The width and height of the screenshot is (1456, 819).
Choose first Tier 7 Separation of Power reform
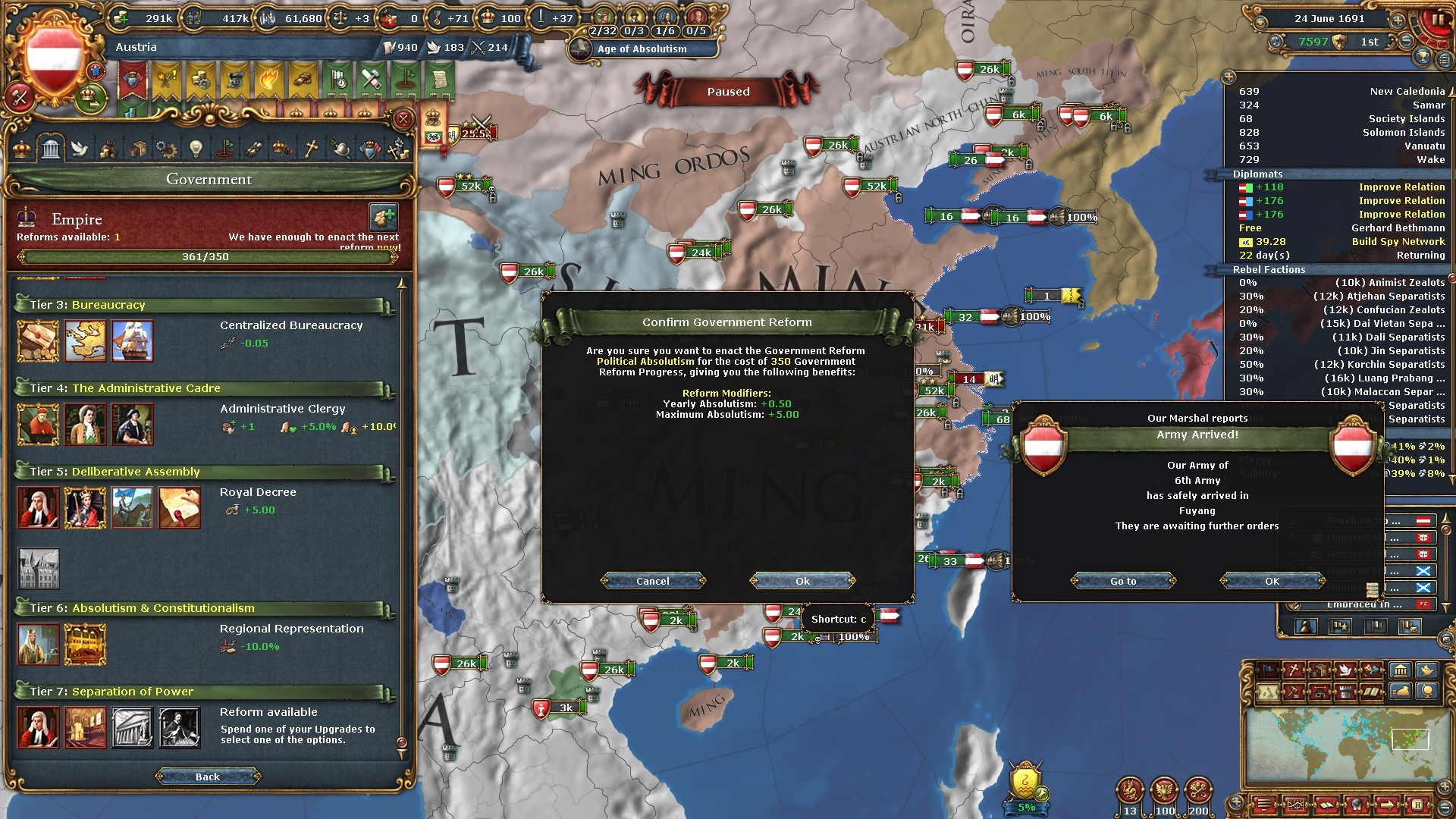tap(38, 727)
